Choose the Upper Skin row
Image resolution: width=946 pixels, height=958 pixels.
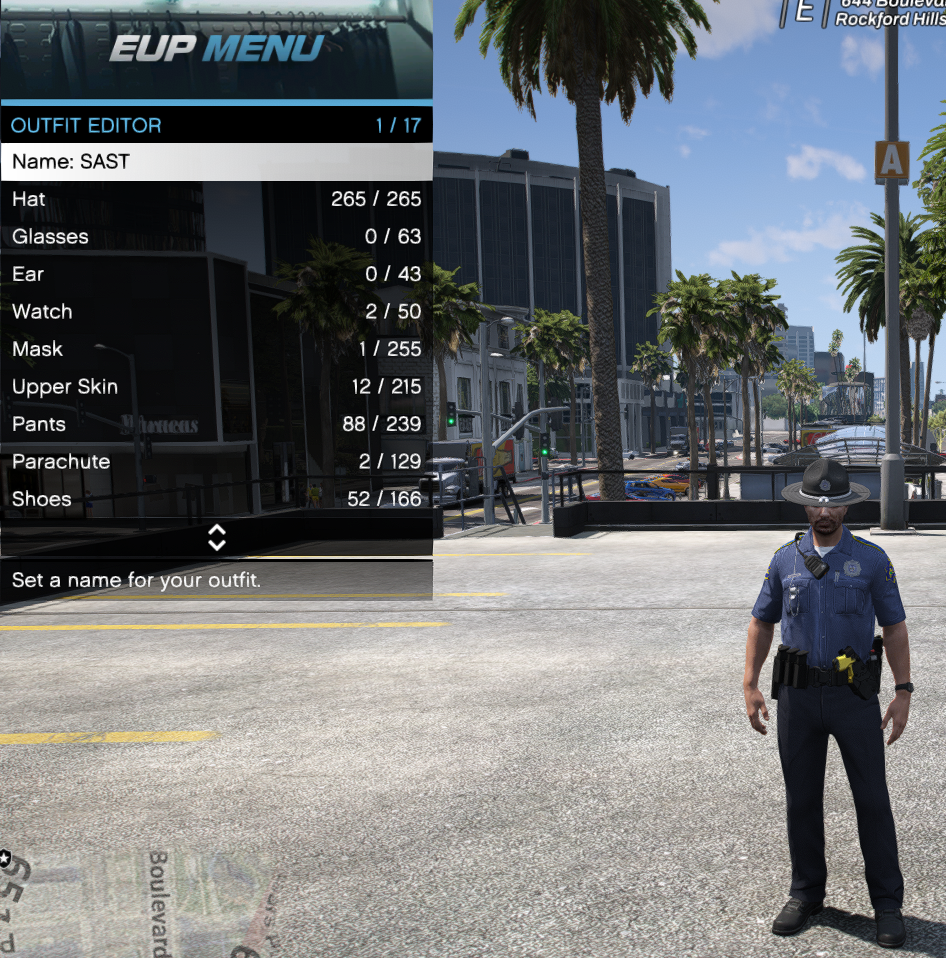216,387
